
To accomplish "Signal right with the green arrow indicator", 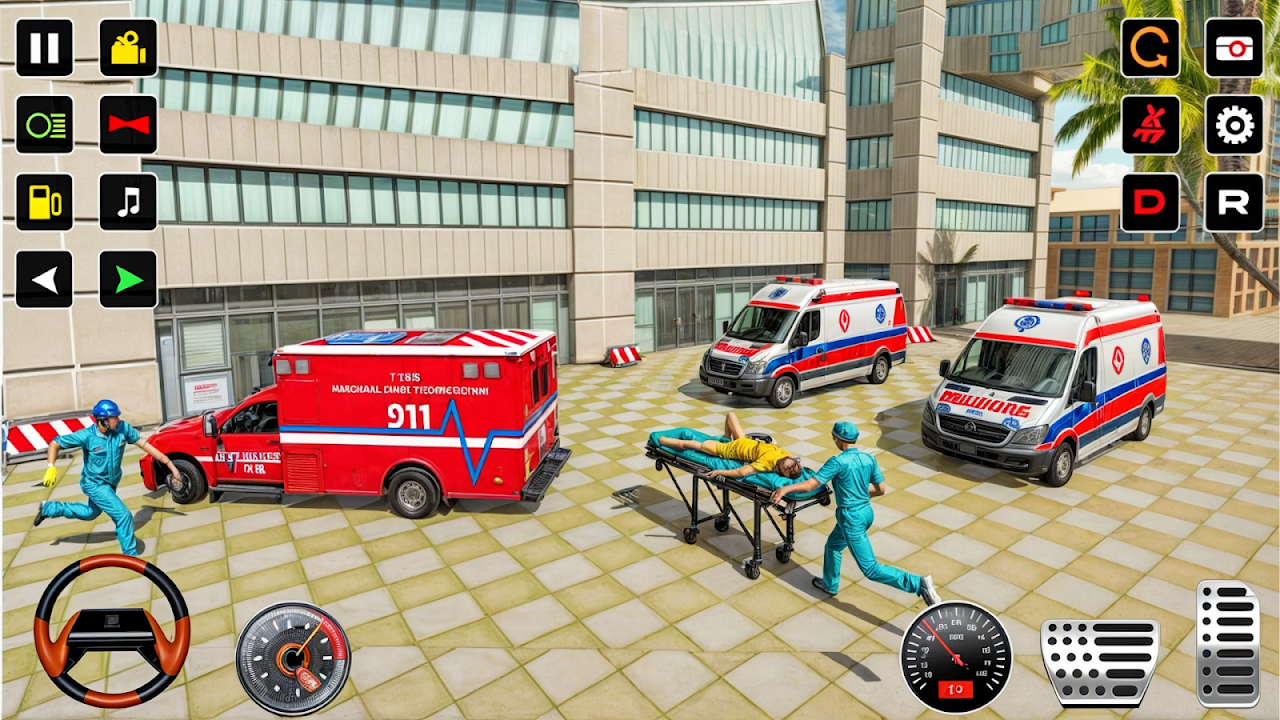I will pyautogui.click(x=128, y=279).
